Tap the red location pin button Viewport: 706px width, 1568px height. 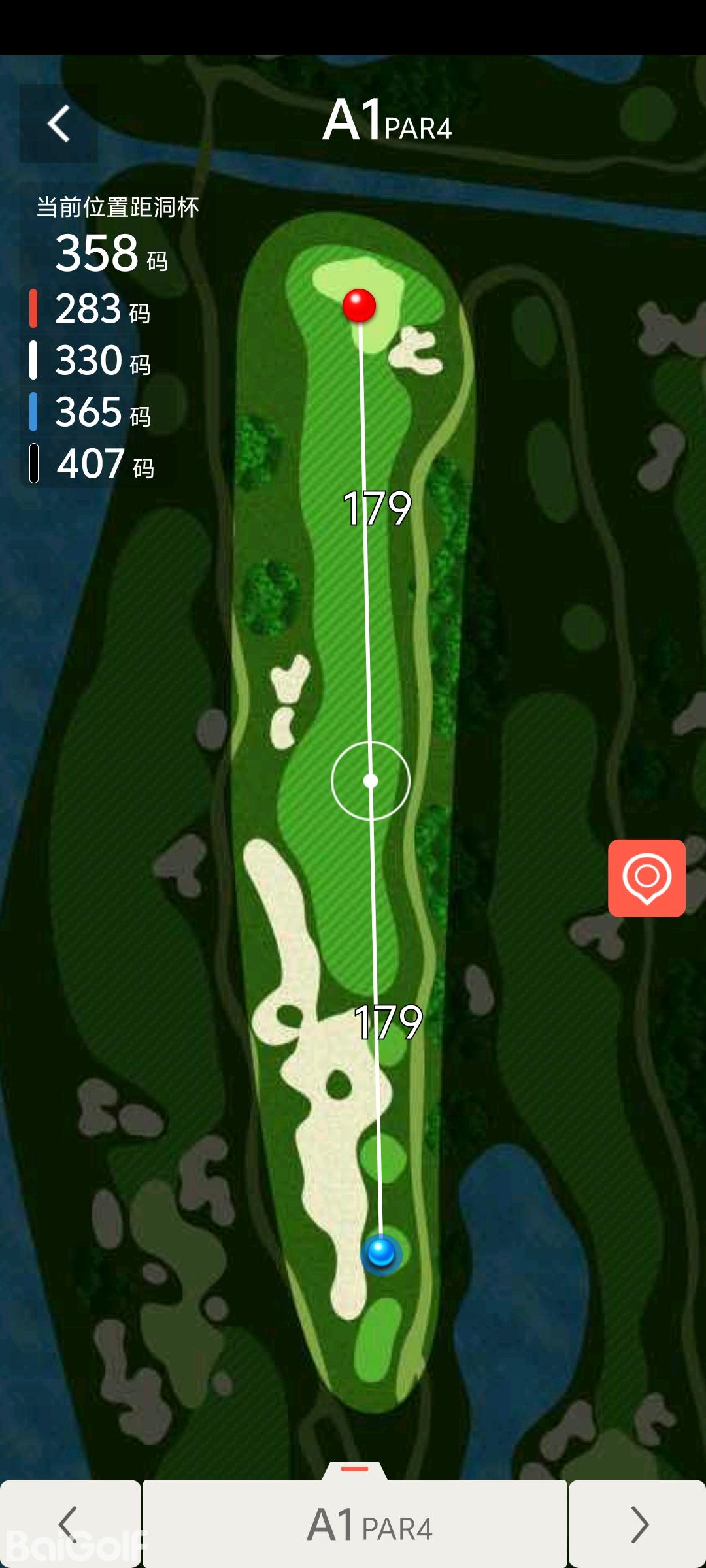point(647,877)
